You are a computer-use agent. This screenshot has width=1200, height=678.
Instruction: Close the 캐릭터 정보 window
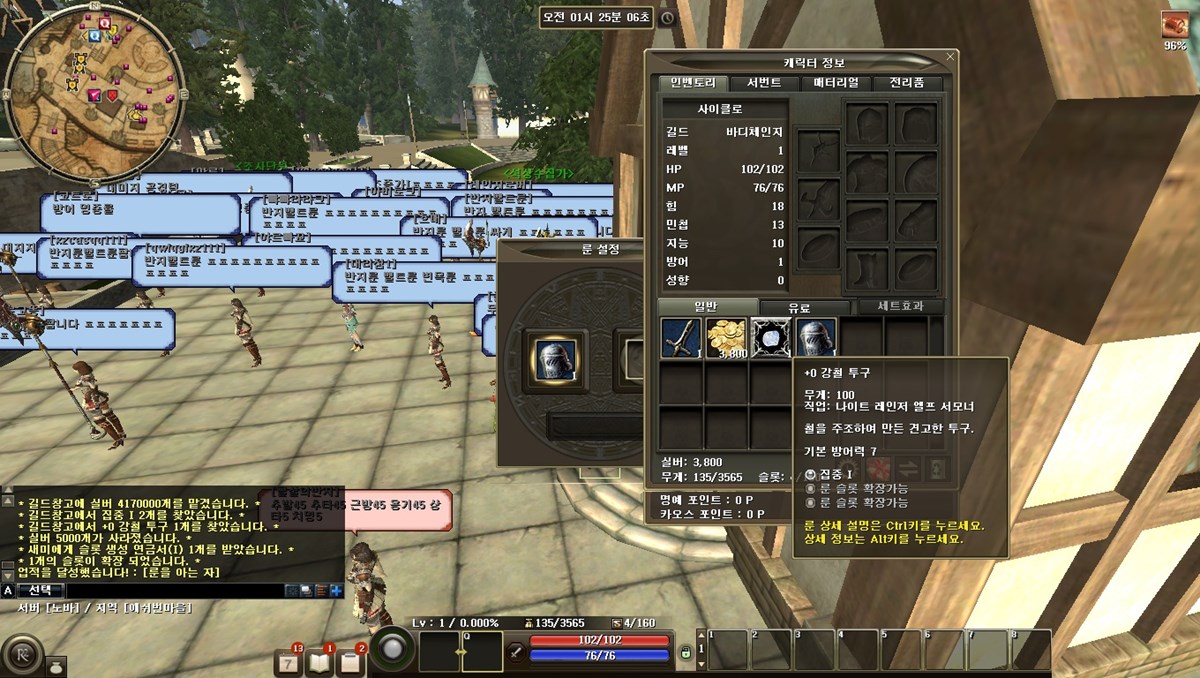click(x=948, y=58)
